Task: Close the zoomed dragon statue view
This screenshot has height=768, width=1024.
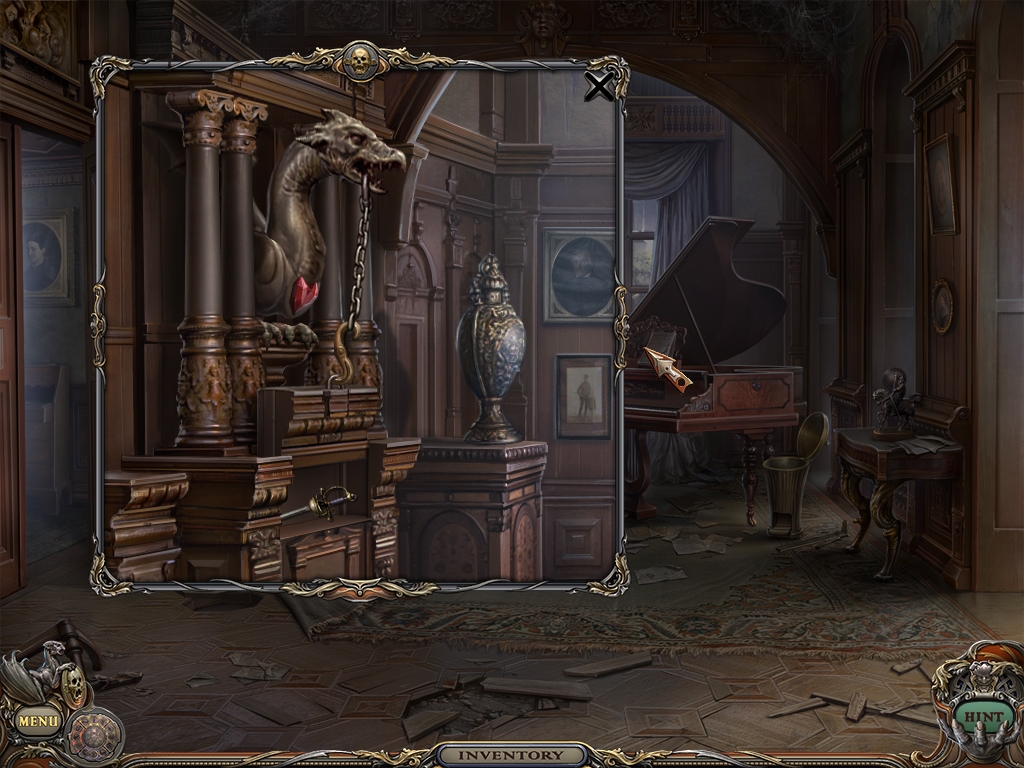Action: click(x=598, y=88)
